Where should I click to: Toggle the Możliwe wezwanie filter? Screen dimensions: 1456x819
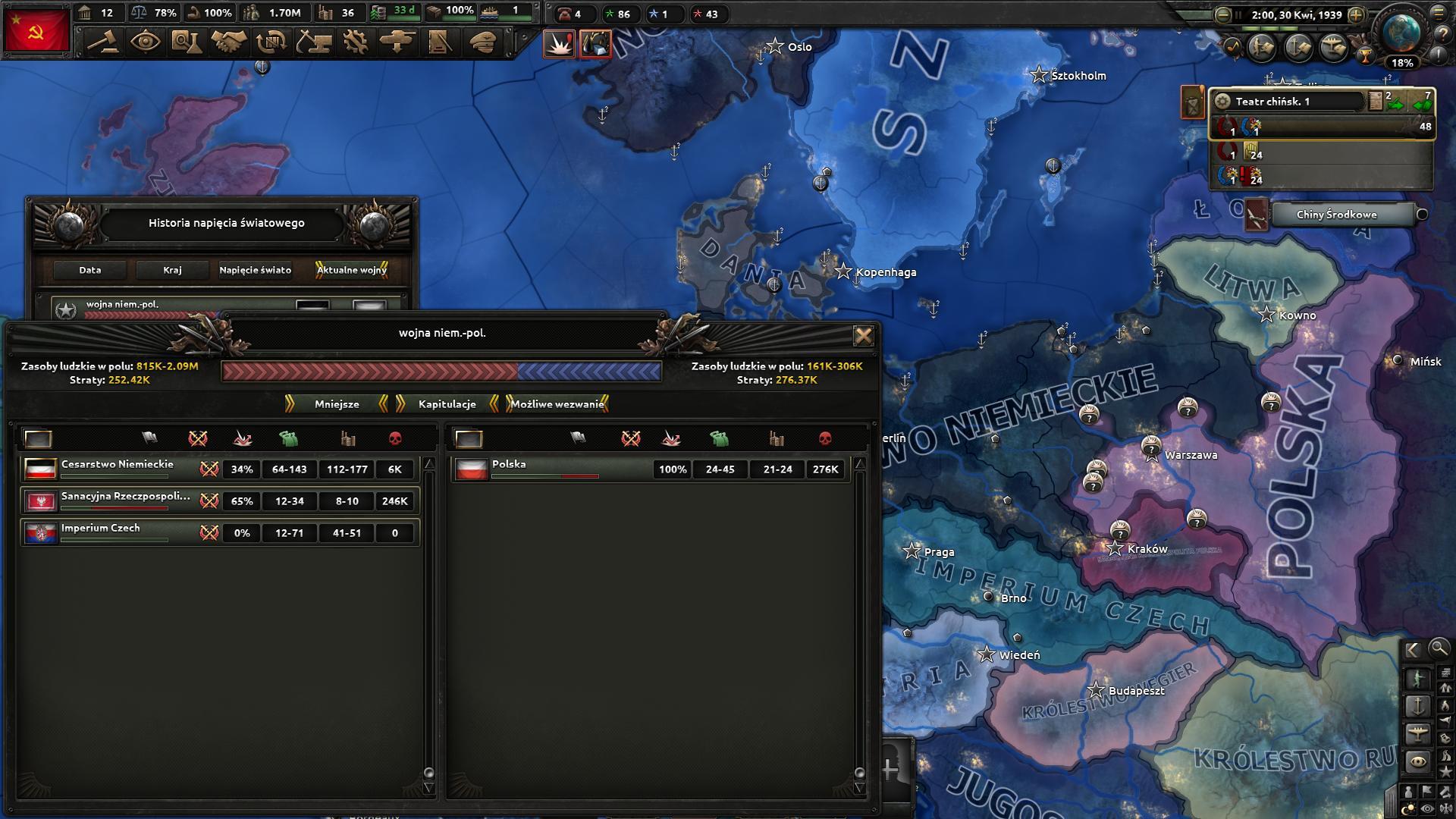pos(557,404)
